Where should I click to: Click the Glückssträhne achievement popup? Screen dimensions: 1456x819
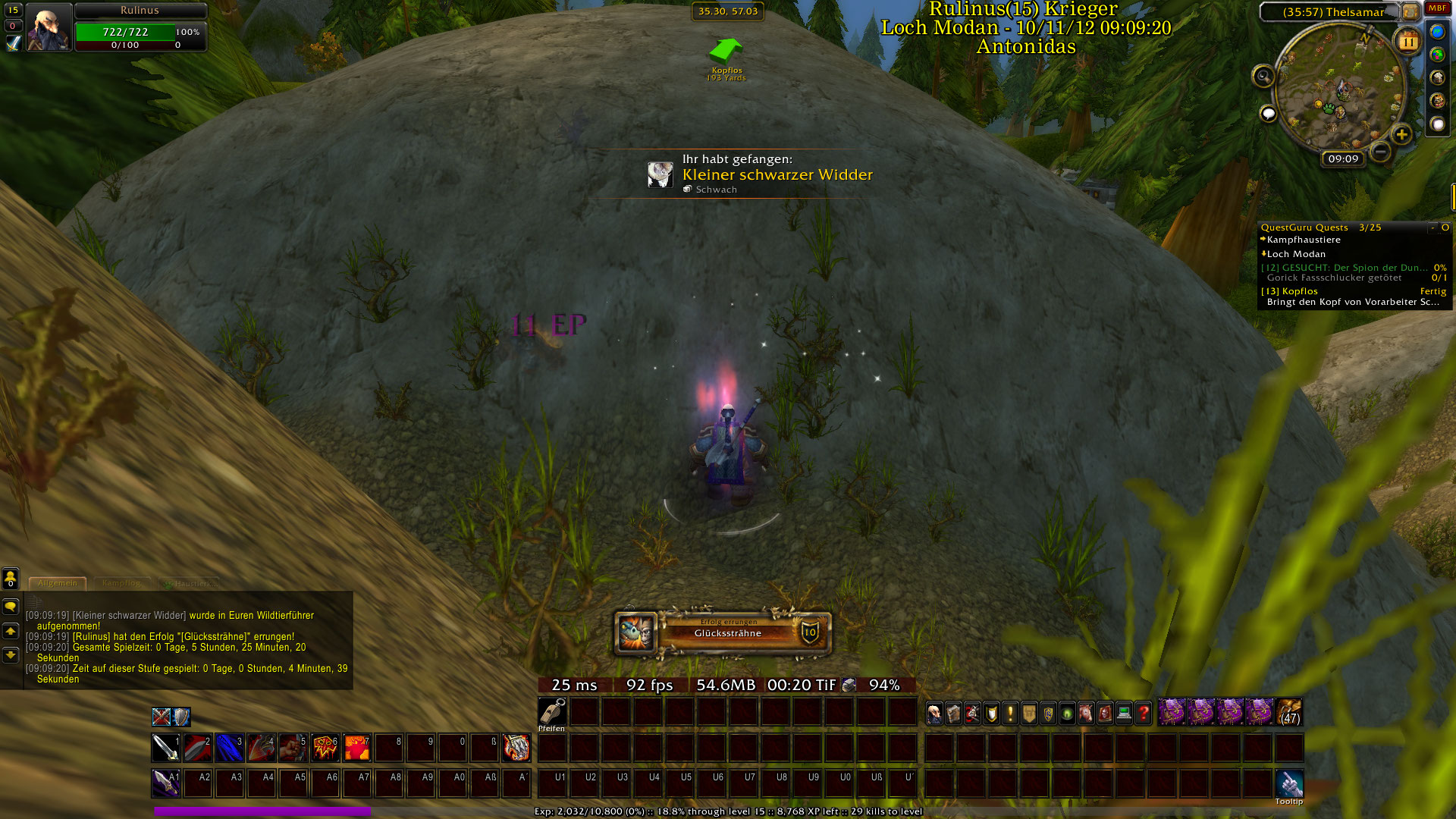point(723,632)
